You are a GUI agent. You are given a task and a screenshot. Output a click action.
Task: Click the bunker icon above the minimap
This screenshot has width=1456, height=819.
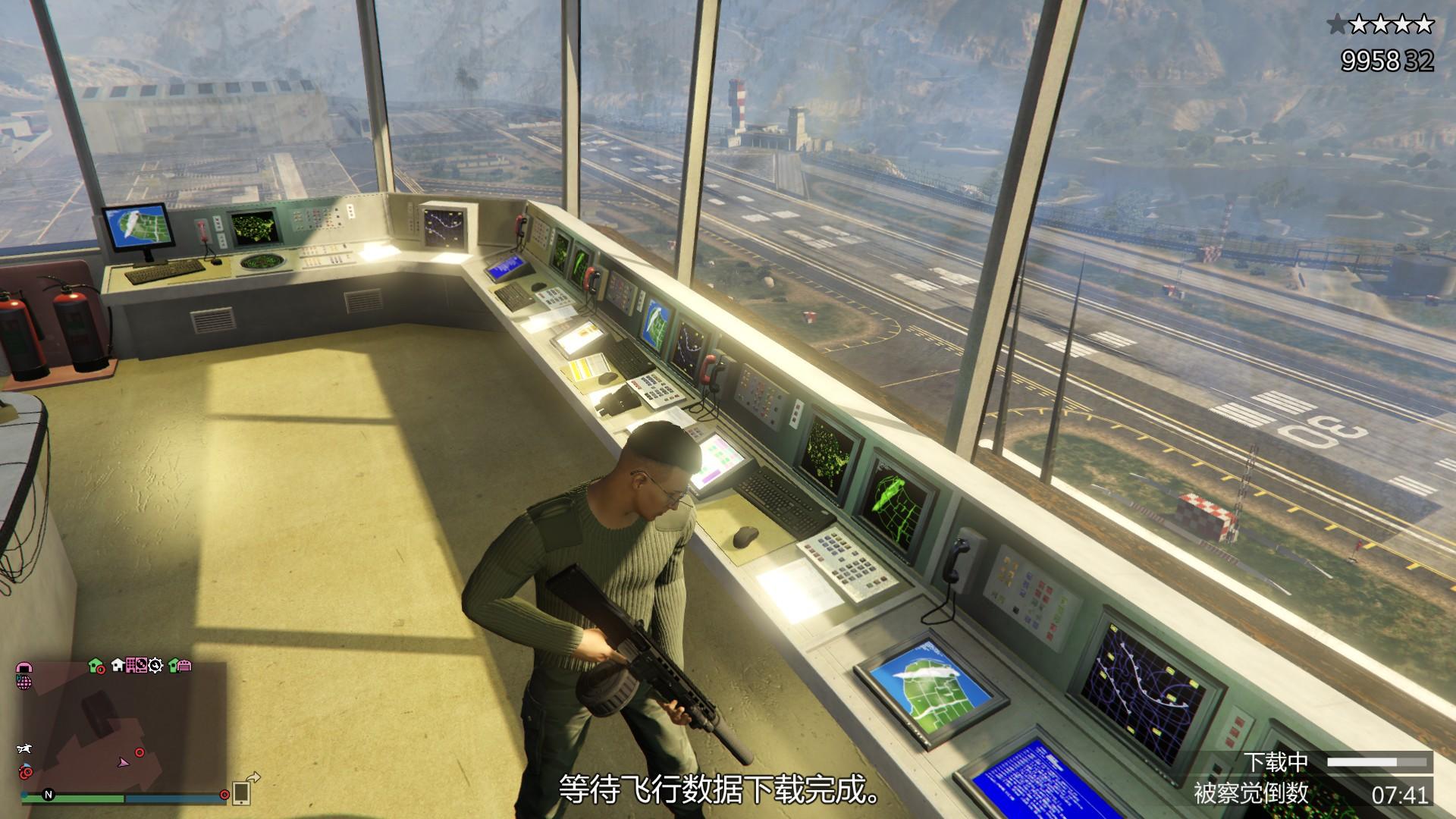click(x=25, y=667)
